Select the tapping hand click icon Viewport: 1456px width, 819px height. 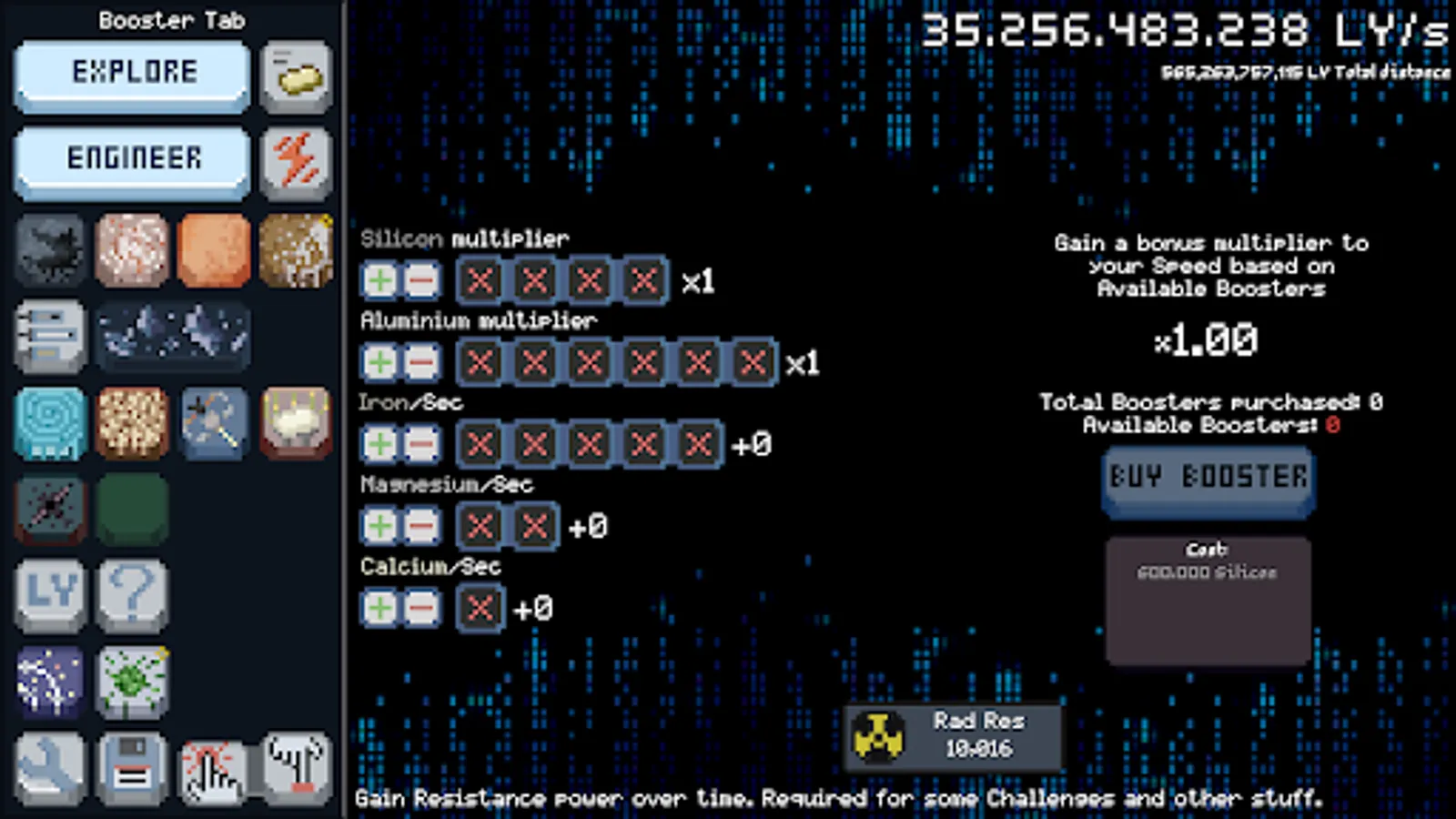pos(213,769)
